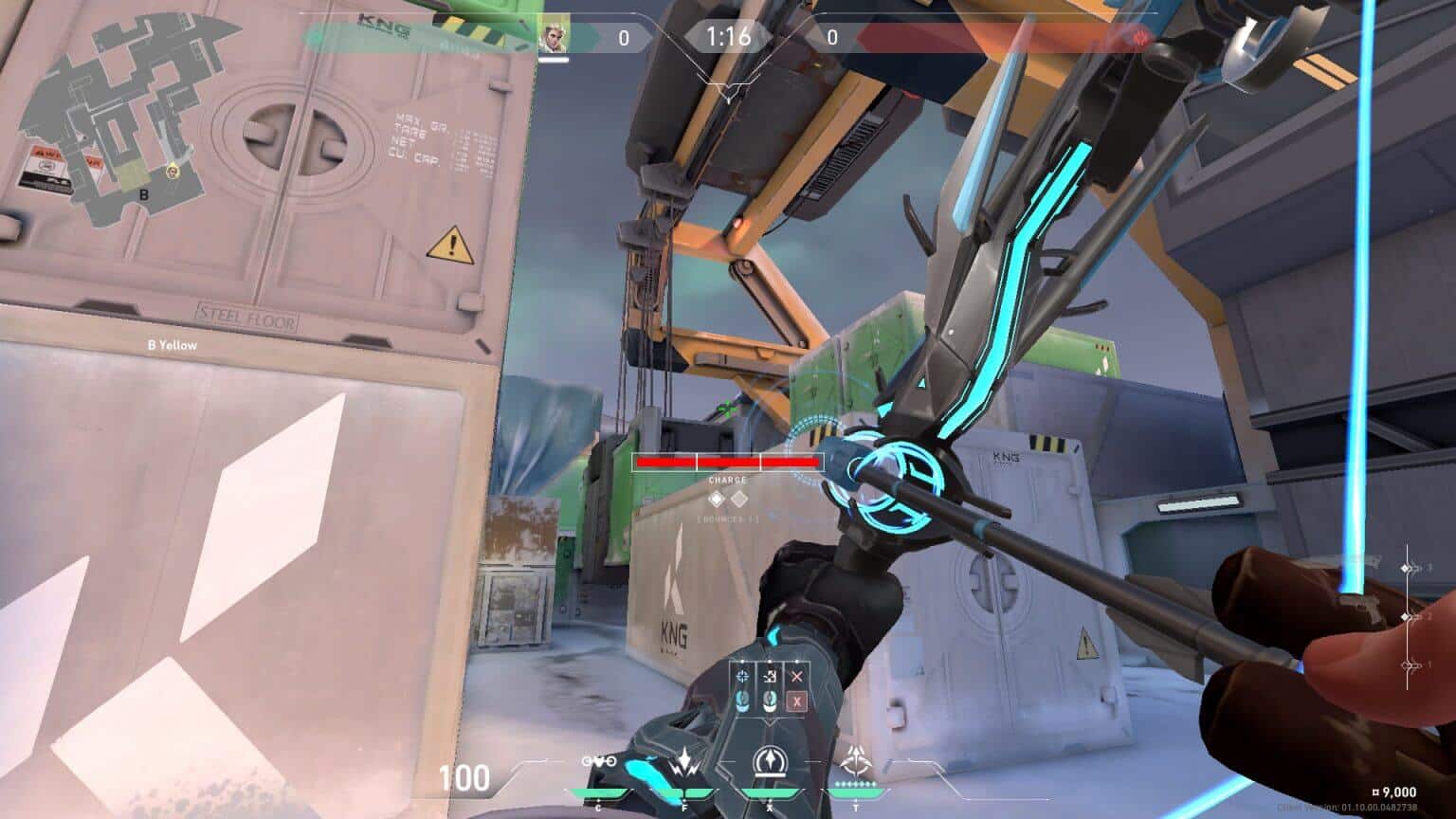The image size is (1456, 819).
Task: Toggle single-bounce arrow mode
Action: coord(743,702)
